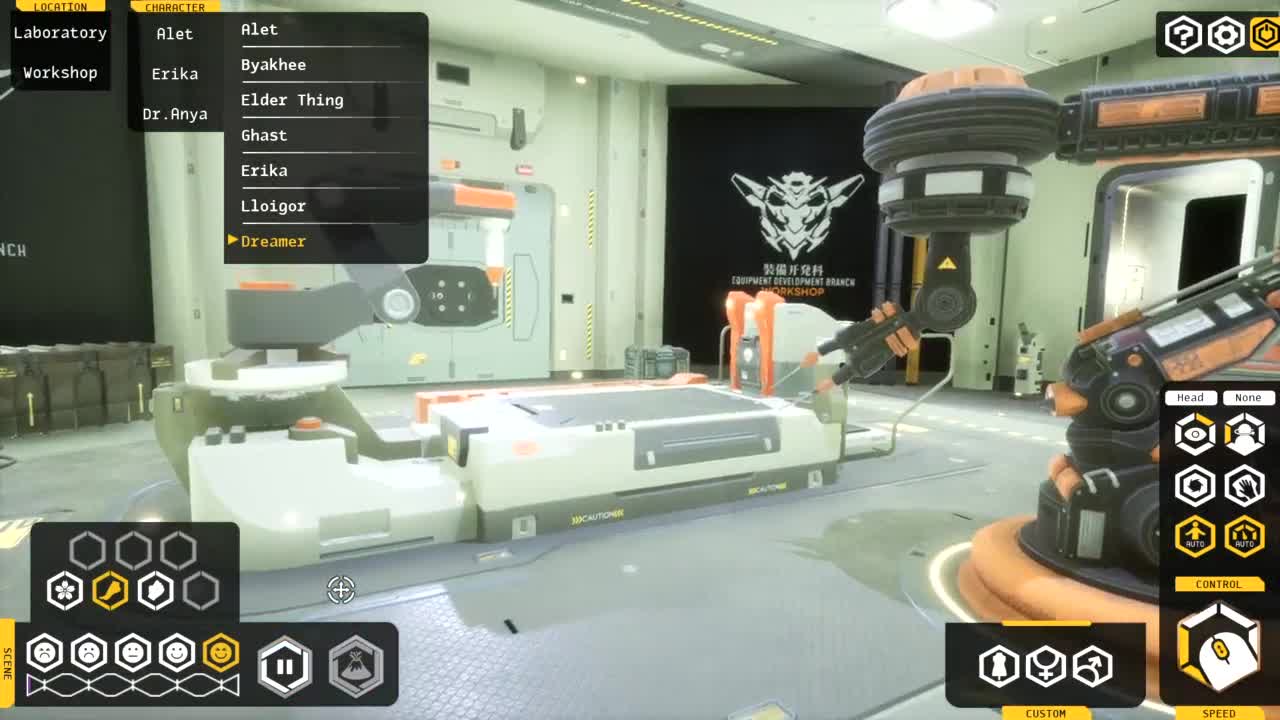Open the dress customization icon
This screenshot has height=720, width=1280.
click(999, 665)
